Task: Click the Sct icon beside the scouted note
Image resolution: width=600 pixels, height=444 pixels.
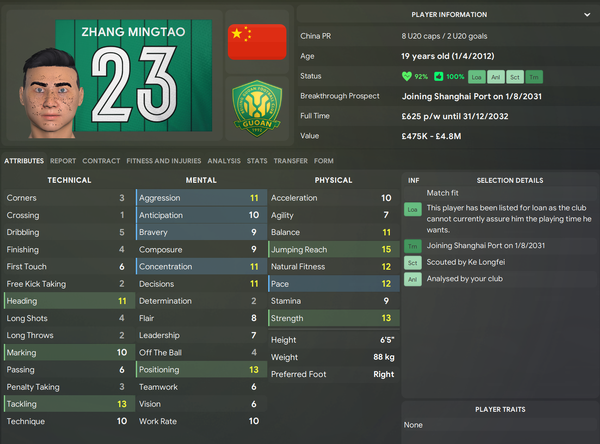Action: (x=412, y=263)
